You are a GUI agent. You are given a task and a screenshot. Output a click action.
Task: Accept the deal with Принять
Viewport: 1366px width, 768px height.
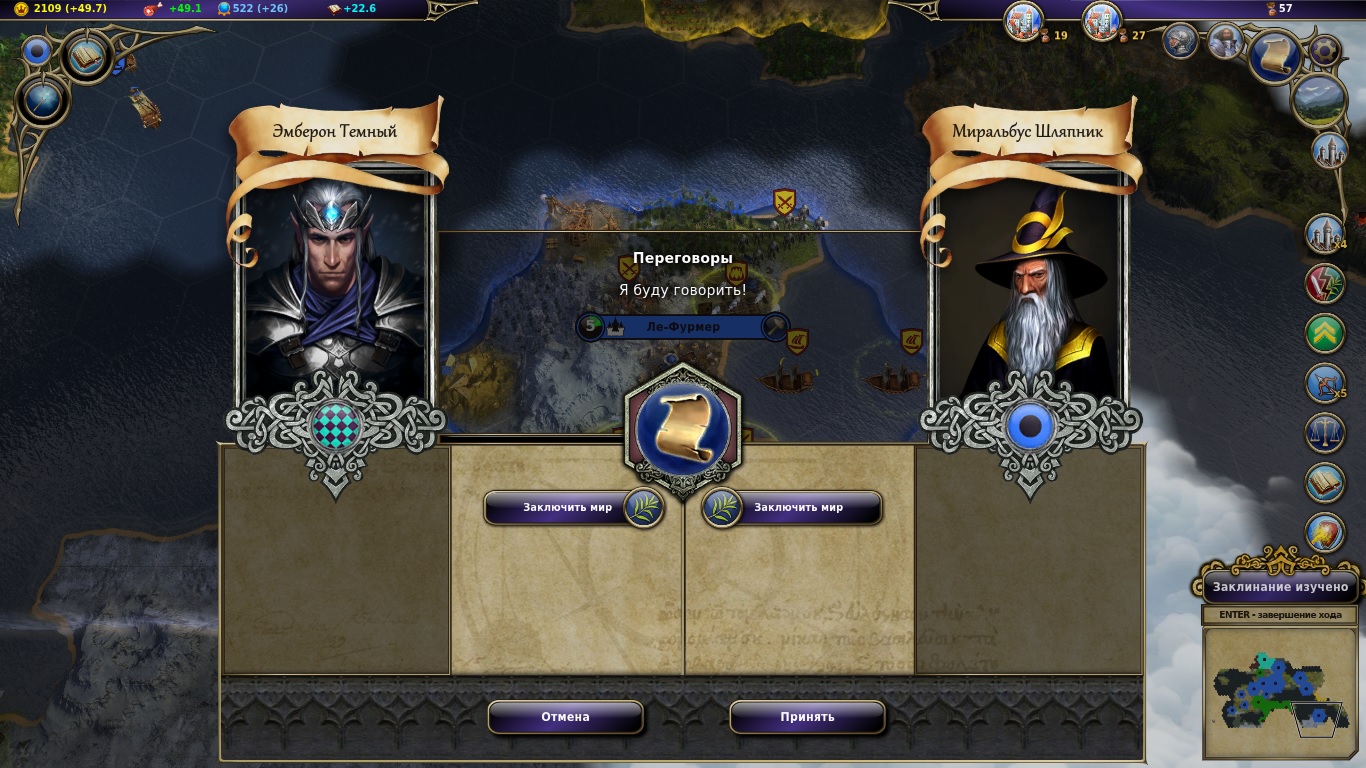pyautogui.click(x=807, y=717)
